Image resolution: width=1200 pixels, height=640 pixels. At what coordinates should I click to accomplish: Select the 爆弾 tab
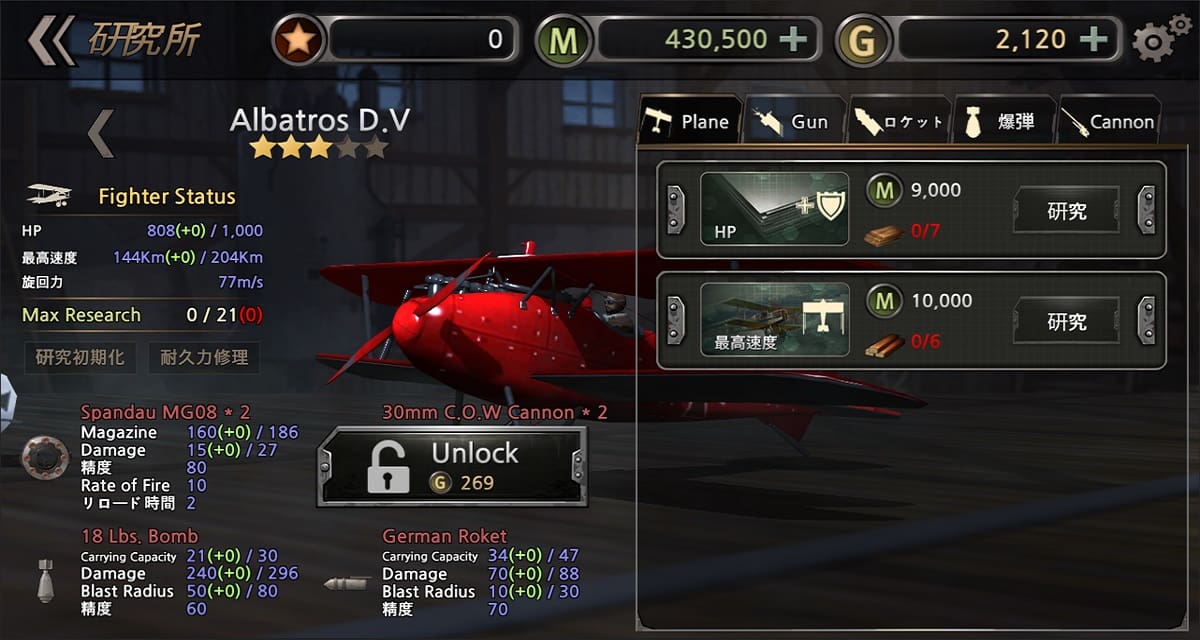(x=1003, y=122)
